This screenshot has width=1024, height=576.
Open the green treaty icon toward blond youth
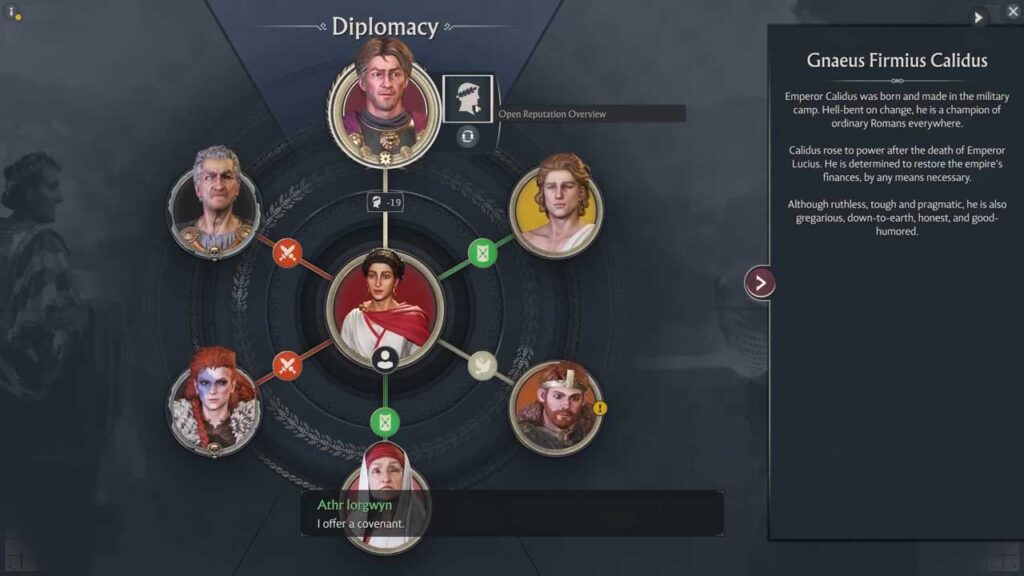pyautogui.click(x=482, y=251)
